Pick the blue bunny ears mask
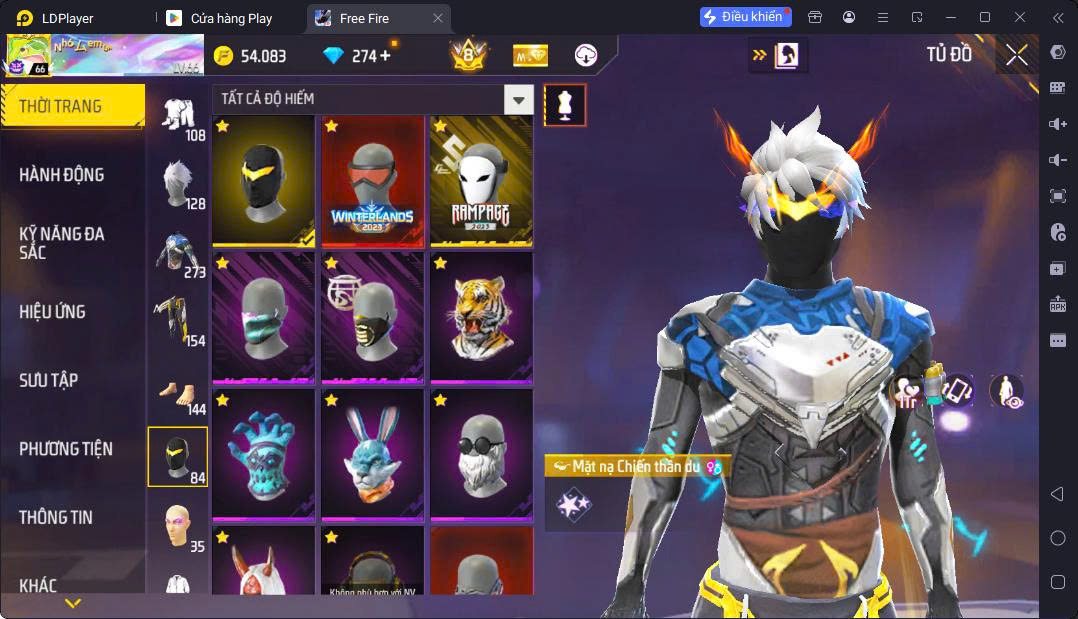 coord(373,455)
